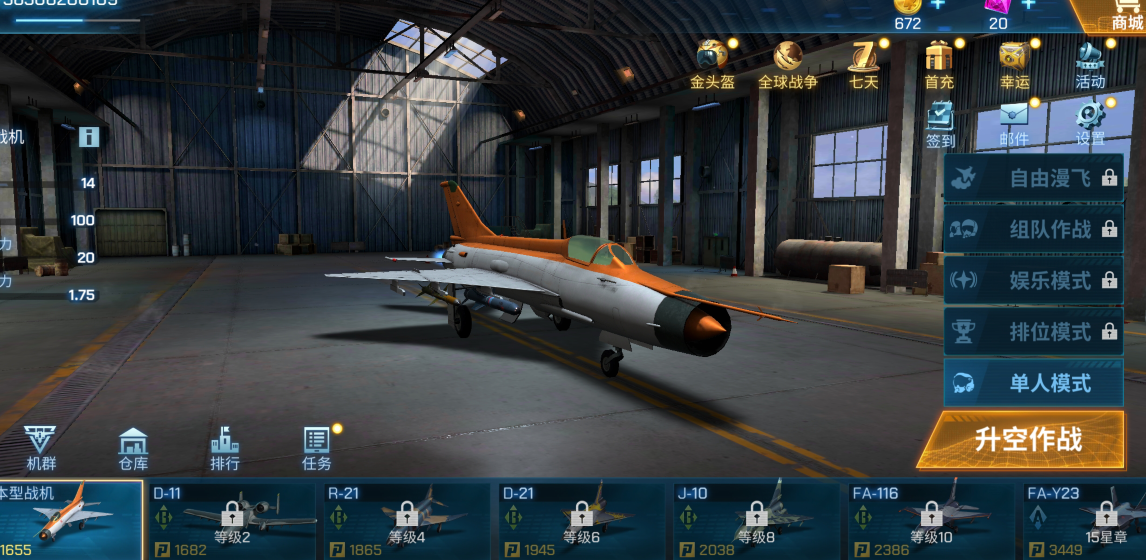Select the locked 自由漫飞 free flight mode
The image size is (1146, 560).
[x=1033, y=178]
